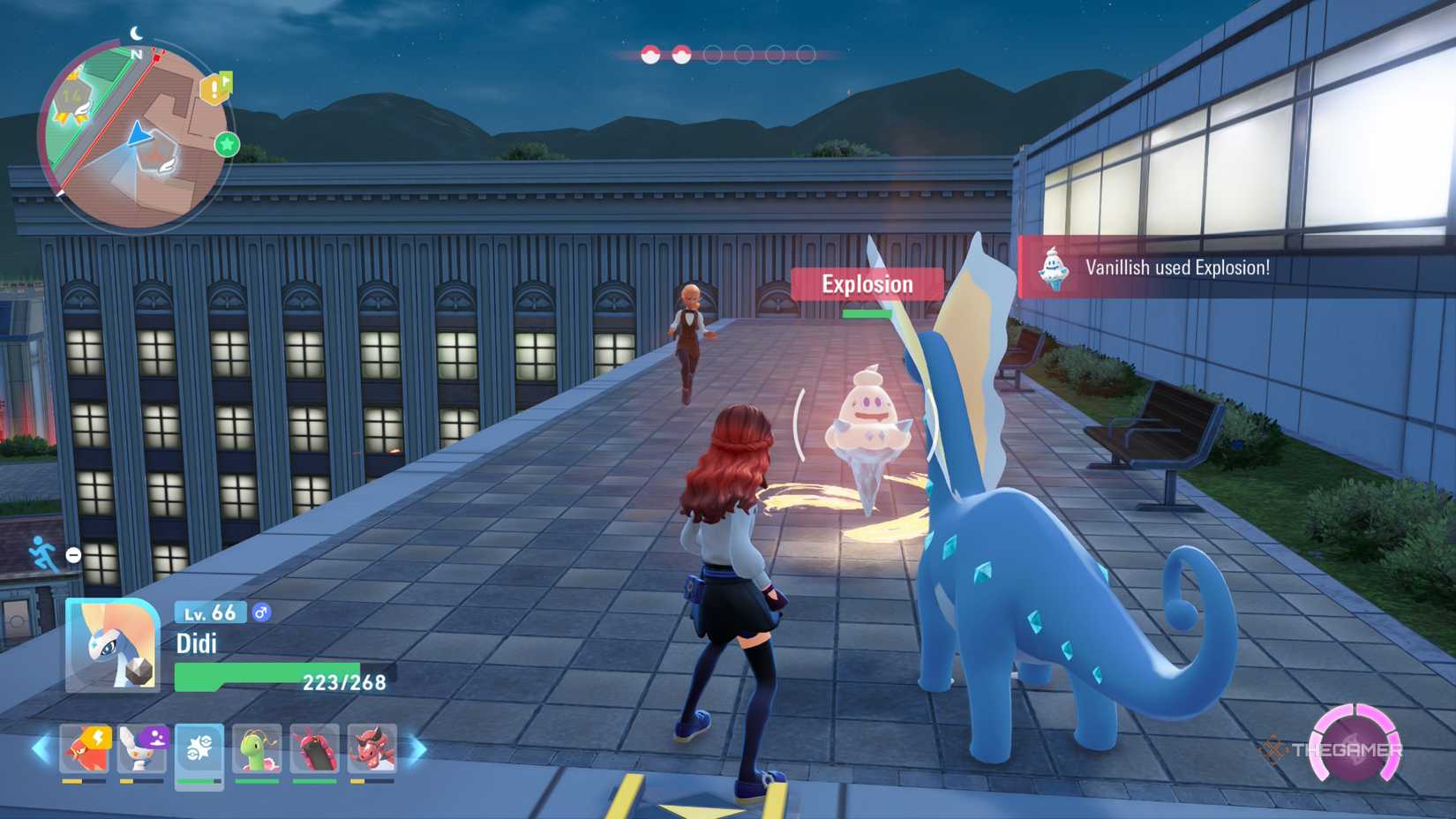Choose the white Meowstic party slot
Image resolution: width=1456 pixels, height=819 pixels.
[142, 749]
